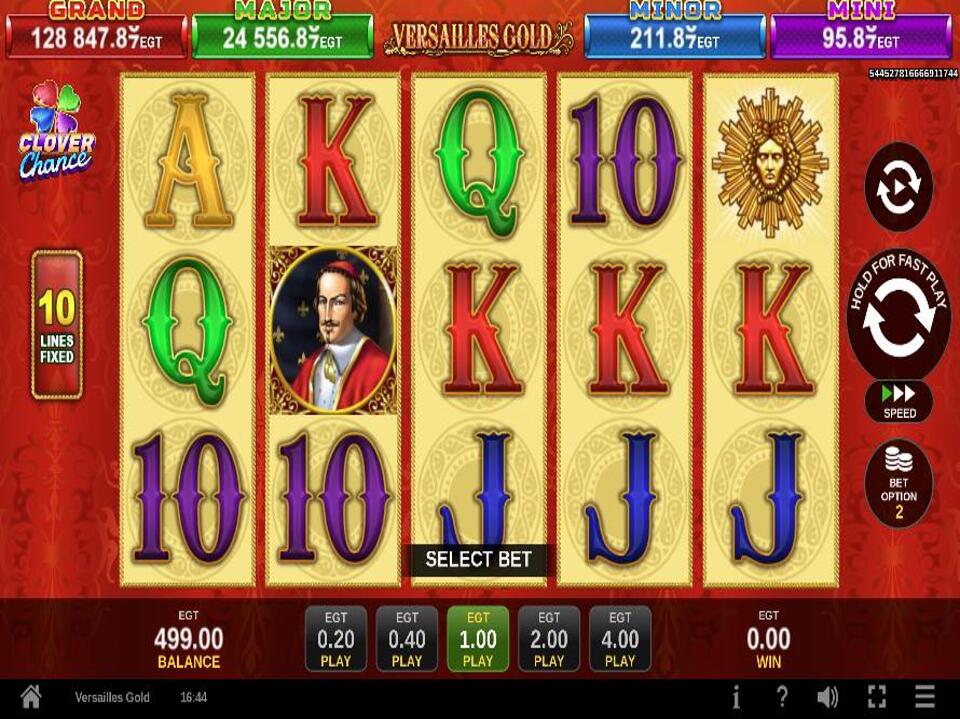Select the 0.40 EGT play bet
This screenshot has width=960, height=719.
click(x=407, y=638)
